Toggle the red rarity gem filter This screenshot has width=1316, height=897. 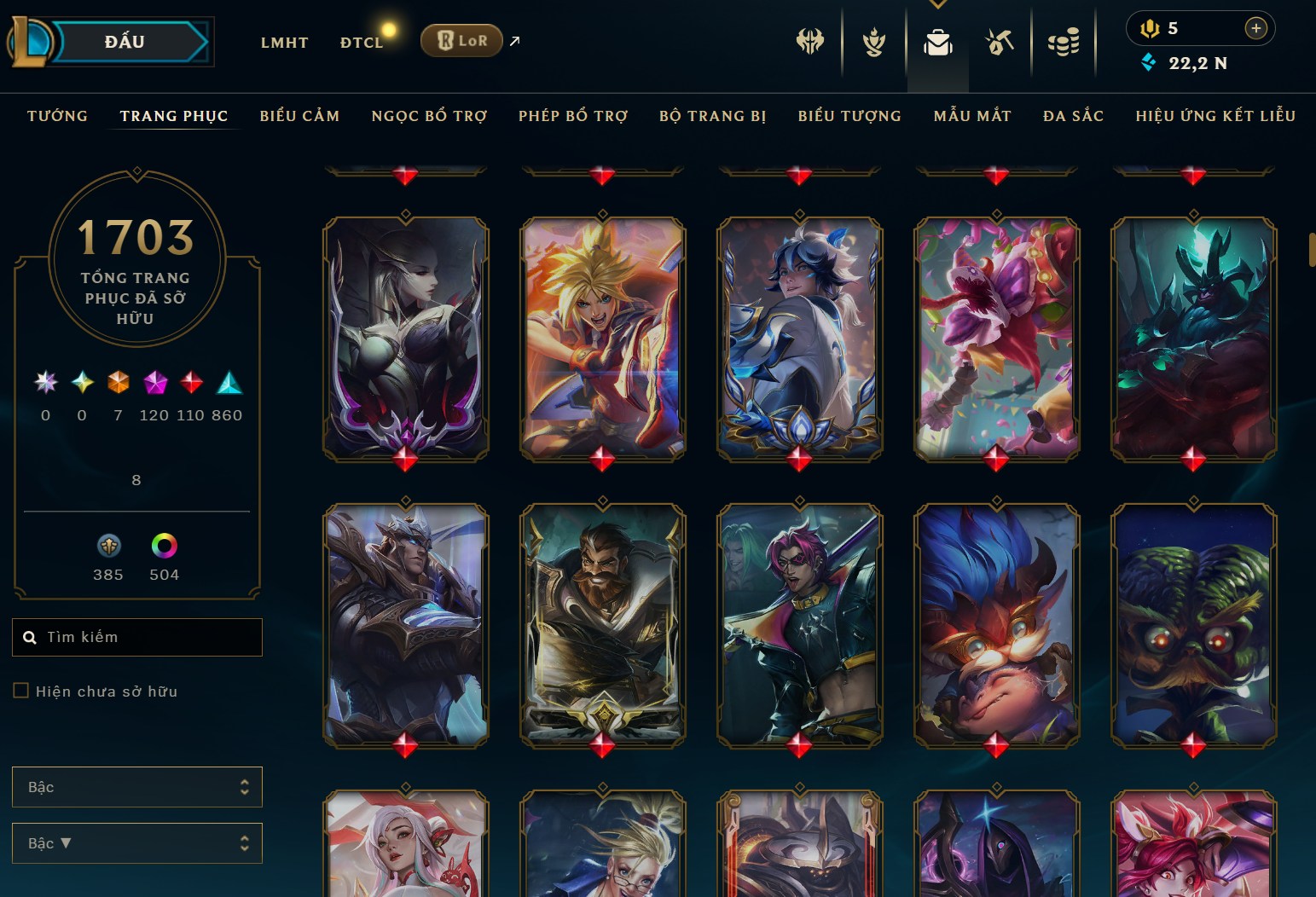(x=191, y=383)
